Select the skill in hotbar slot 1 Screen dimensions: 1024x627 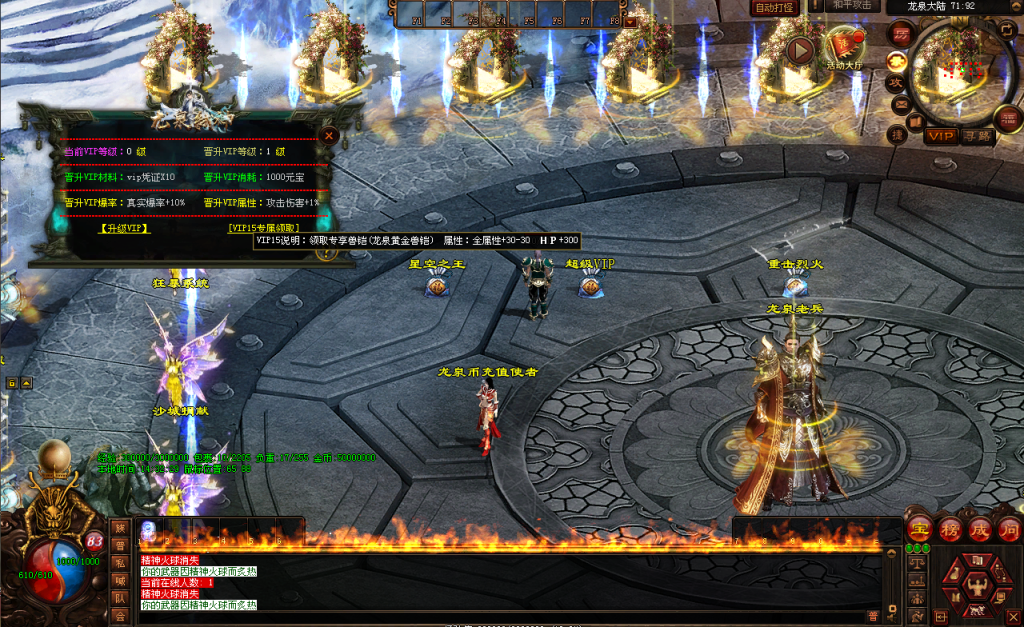[x=149, y=530]
